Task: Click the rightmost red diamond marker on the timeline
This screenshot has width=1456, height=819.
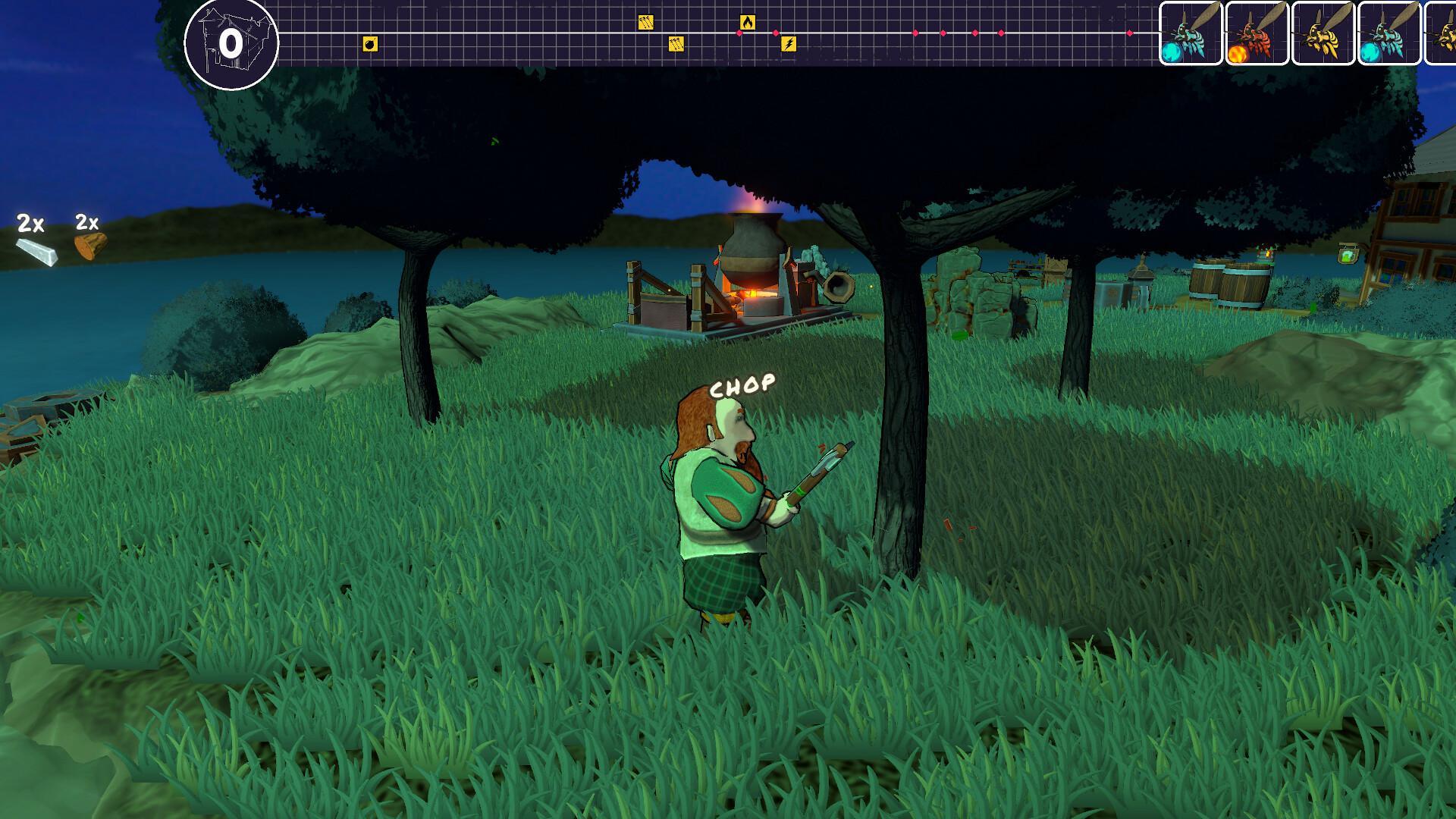Action: tap(1131, 32)
